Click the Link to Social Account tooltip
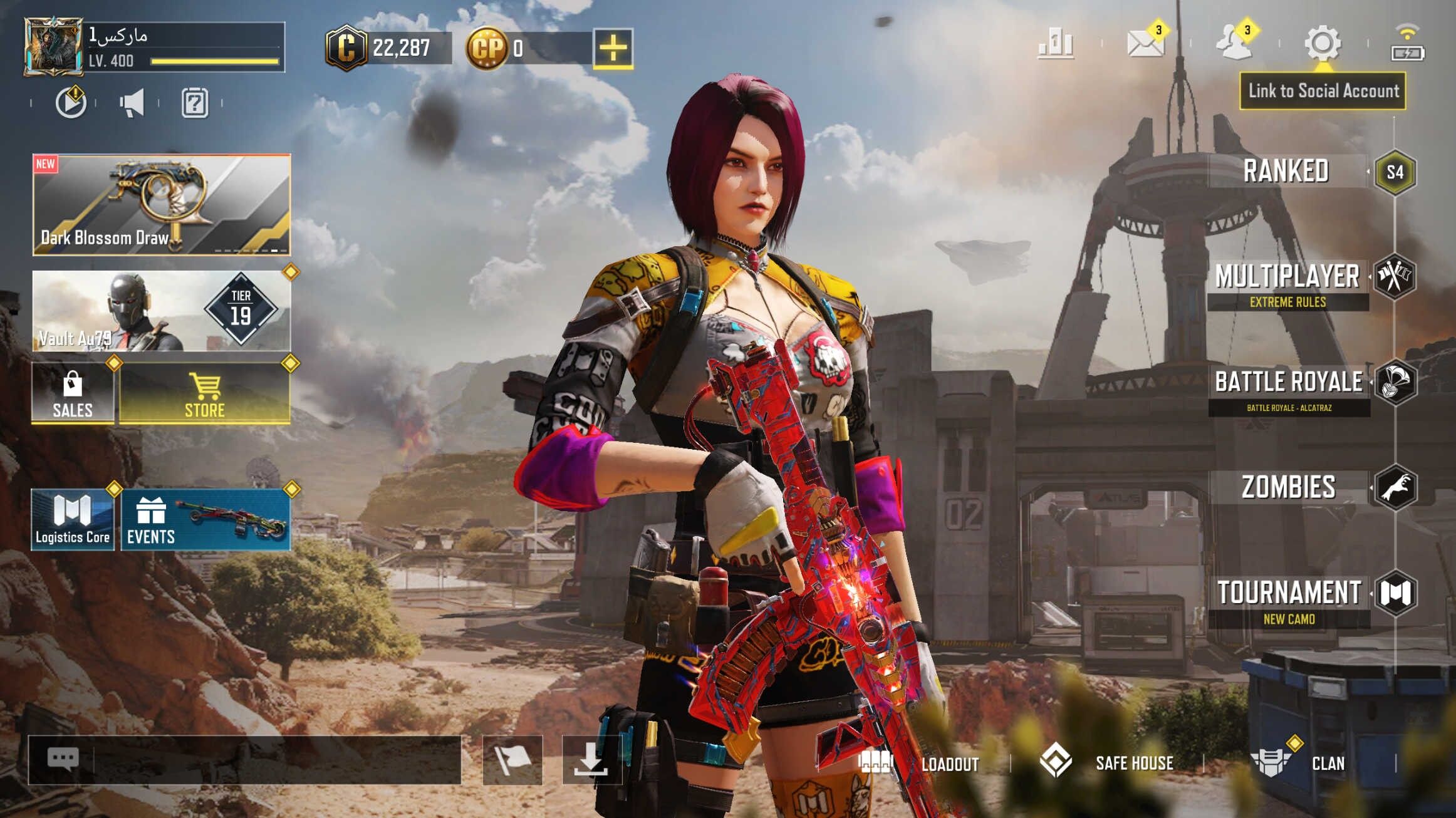The height and width of the screenshot is (818, 1456). (x=1323, y=91)
